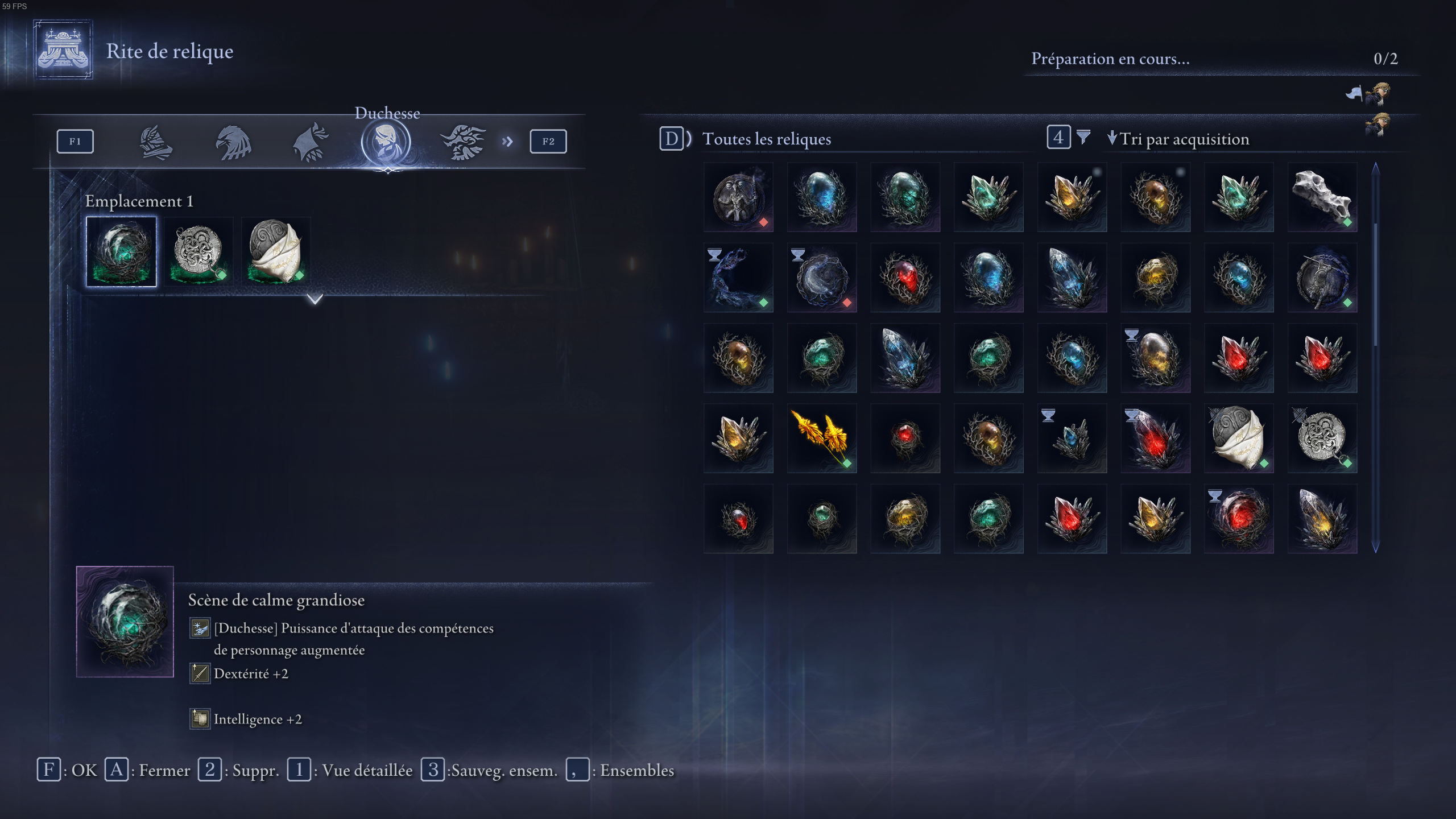Toggle the white cloth relic marked as equipped
This screenshot has width=1456, height=819.
pyautogui.click(x=1239, y=438)
